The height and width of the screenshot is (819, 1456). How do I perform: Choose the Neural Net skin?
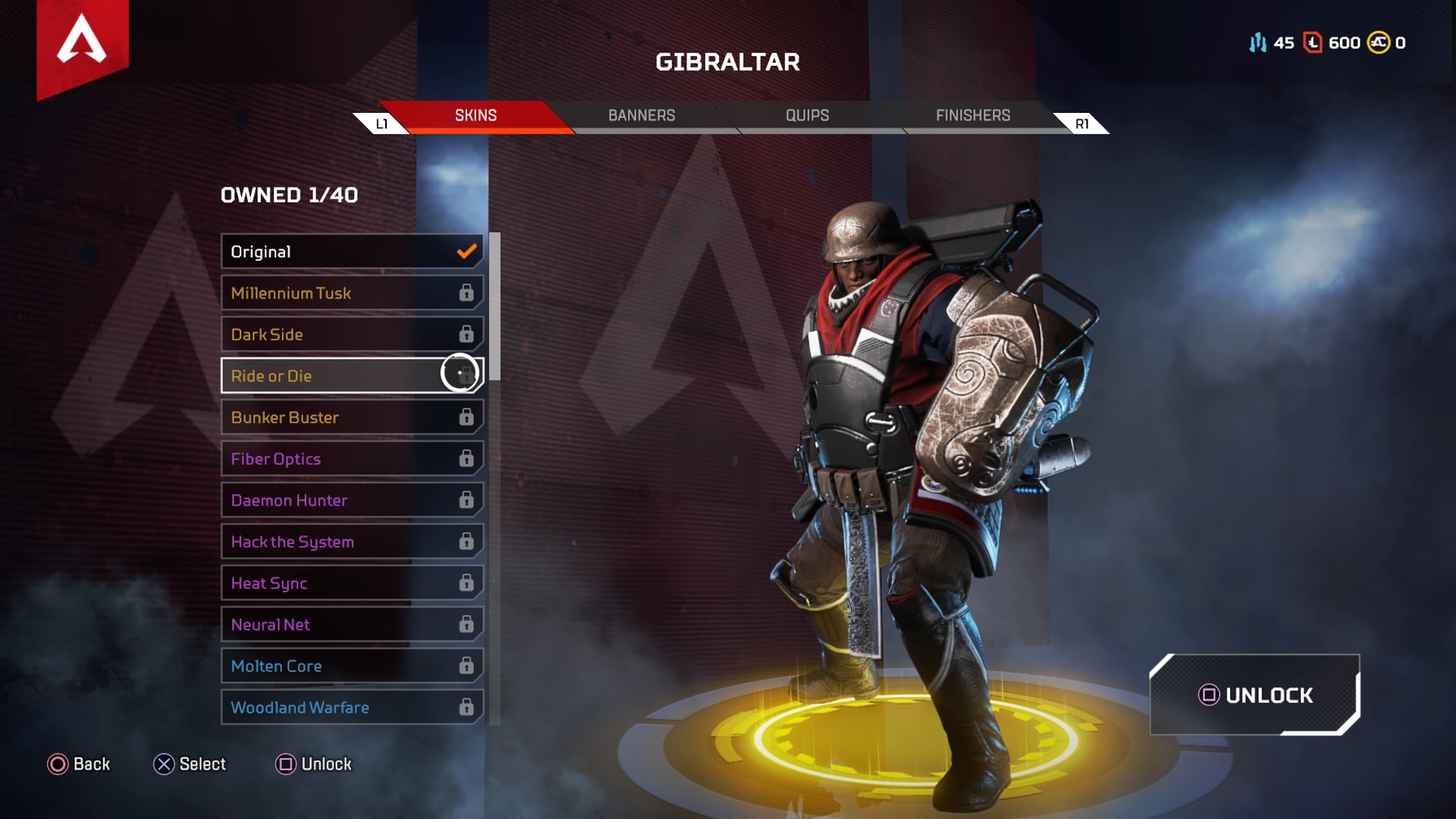pyautogui.click(x=352, y=625)
